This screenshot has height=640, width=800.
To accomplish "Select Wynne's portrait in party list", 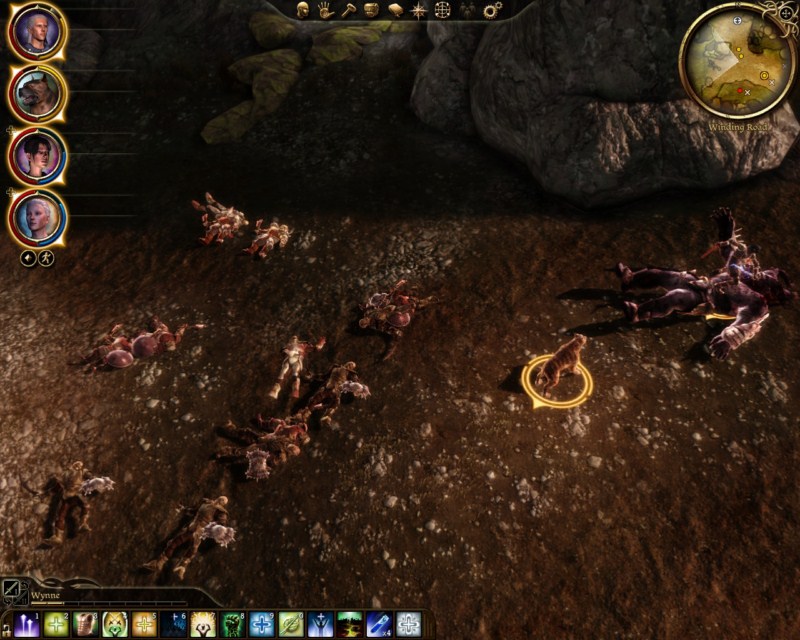I will pos(37,218).
